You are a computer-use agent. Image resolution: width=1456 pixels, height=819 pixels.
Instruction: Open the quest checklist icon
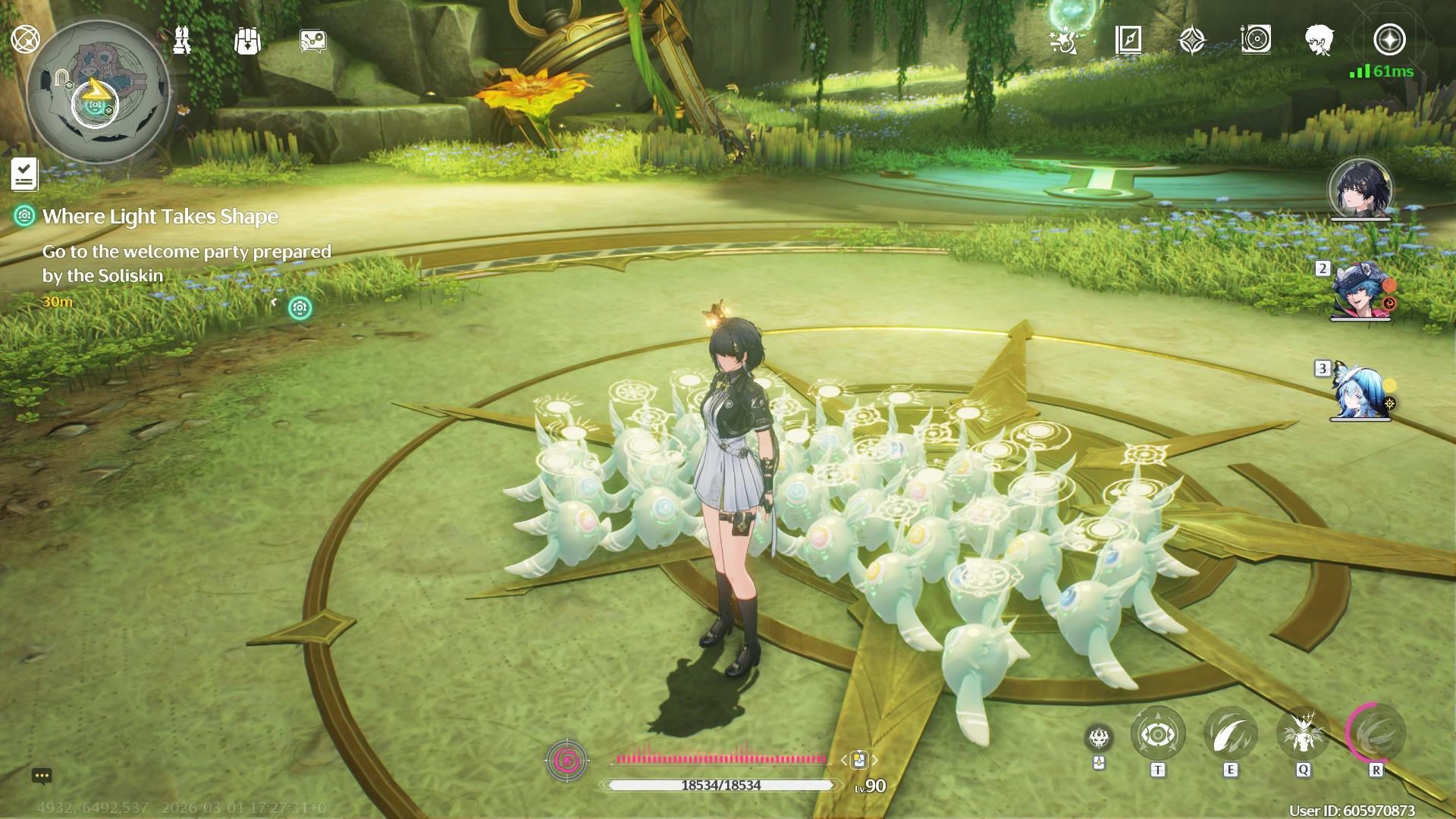pyautogui.click(x=24, y=174)
